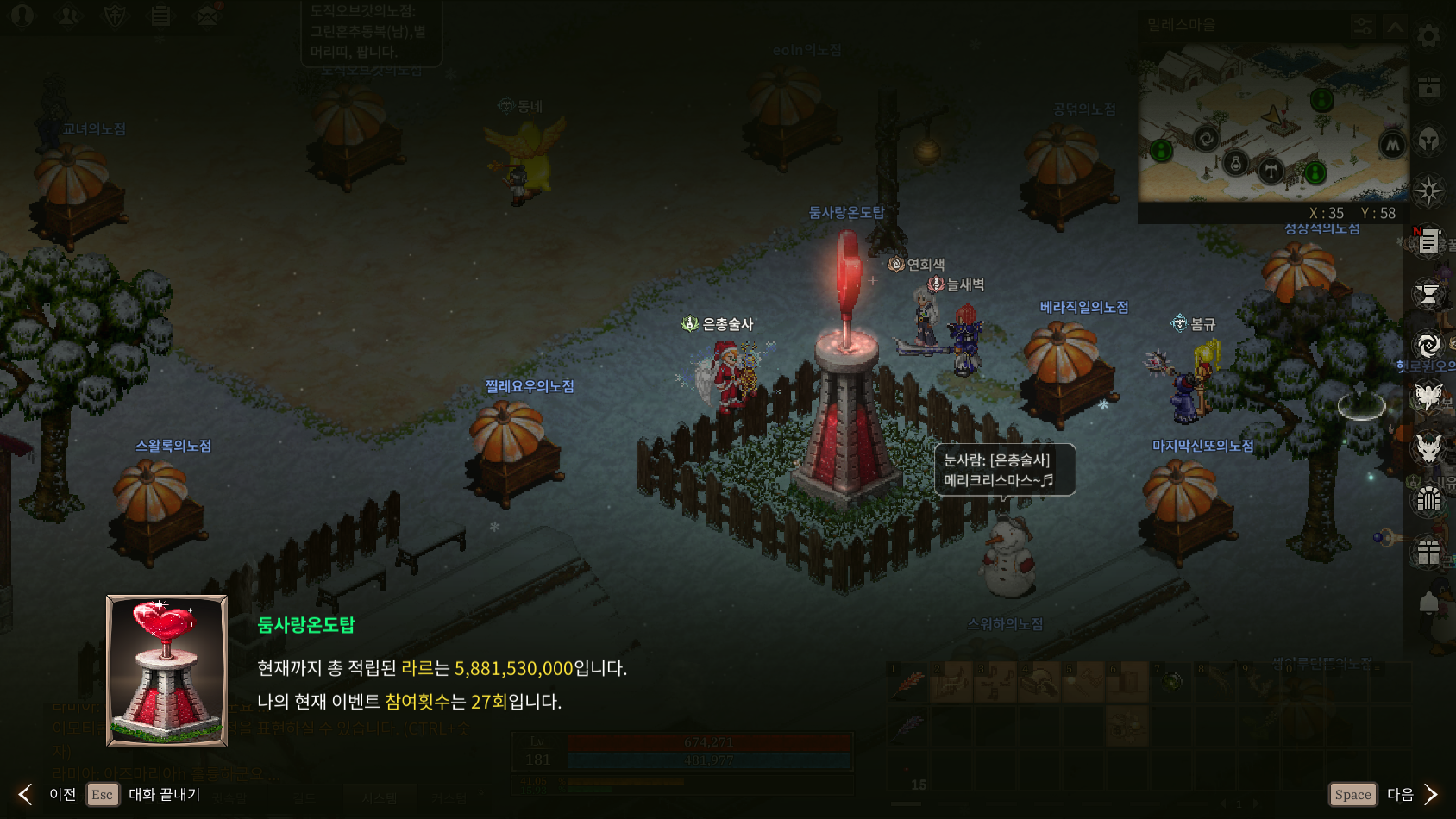Open the demon mask icon in sidebar

(x=1428, y=448)
